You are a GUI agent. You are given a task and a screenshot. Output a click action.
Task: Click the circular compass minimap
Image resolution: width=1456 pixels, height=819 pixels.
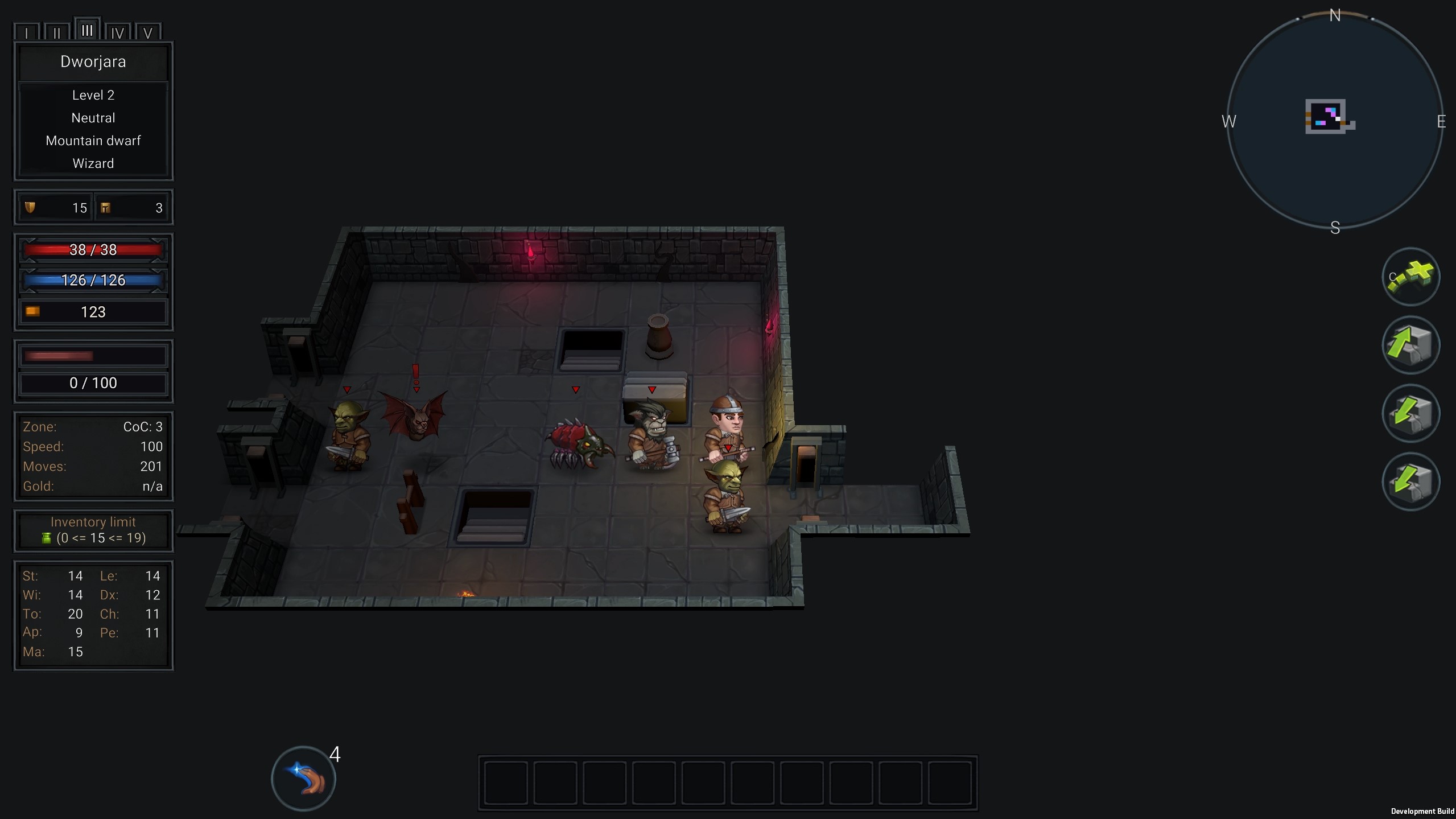tap(1334, 121)
